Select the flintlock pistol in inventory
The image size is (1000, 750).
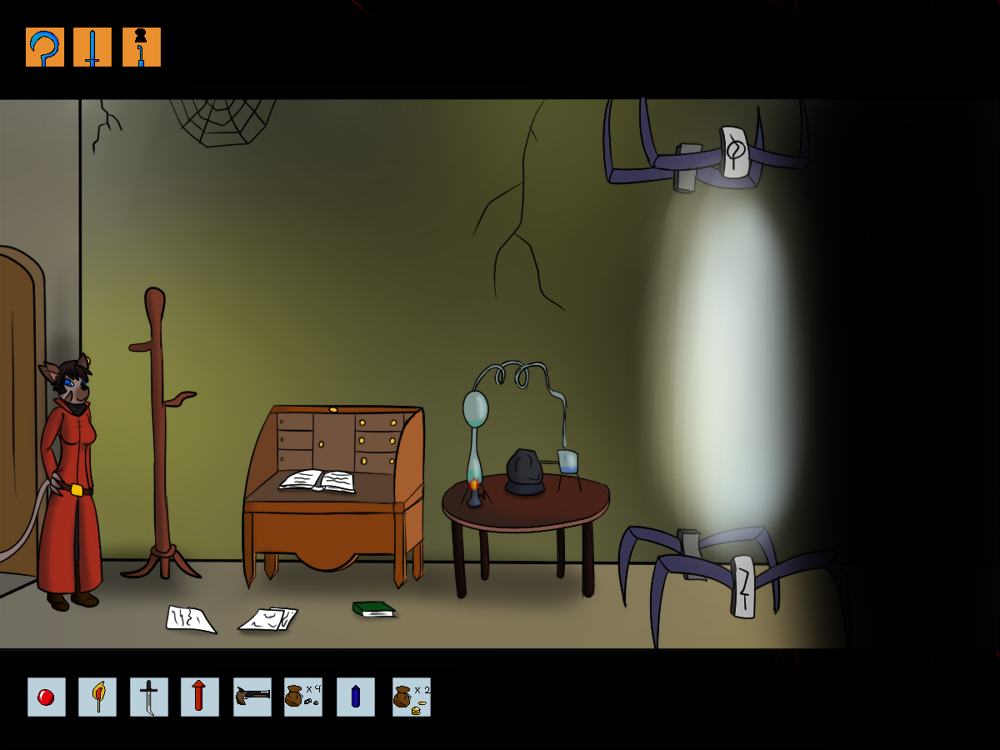click(252, 697)
